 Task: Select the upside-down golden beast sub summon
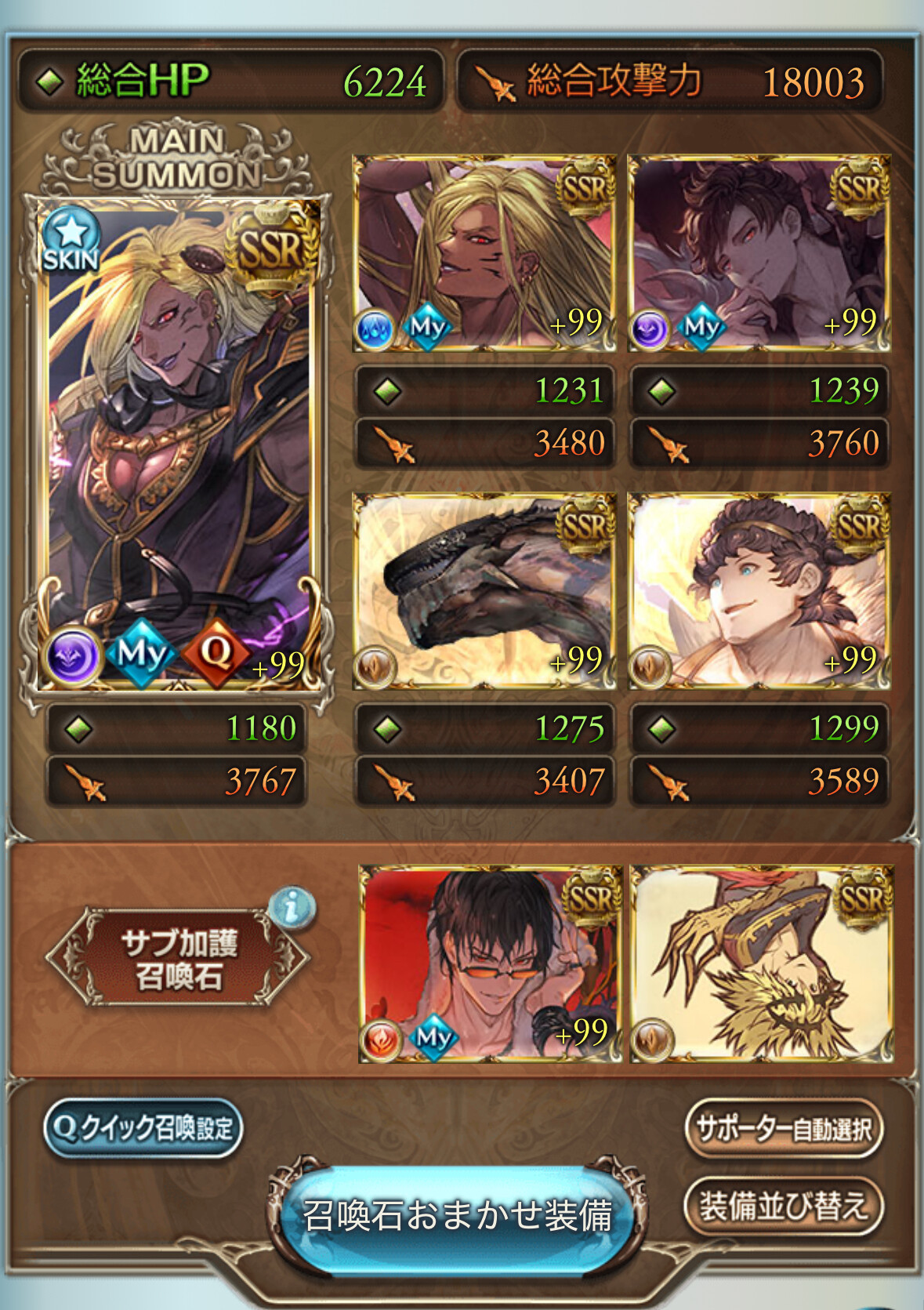(762, 964)
